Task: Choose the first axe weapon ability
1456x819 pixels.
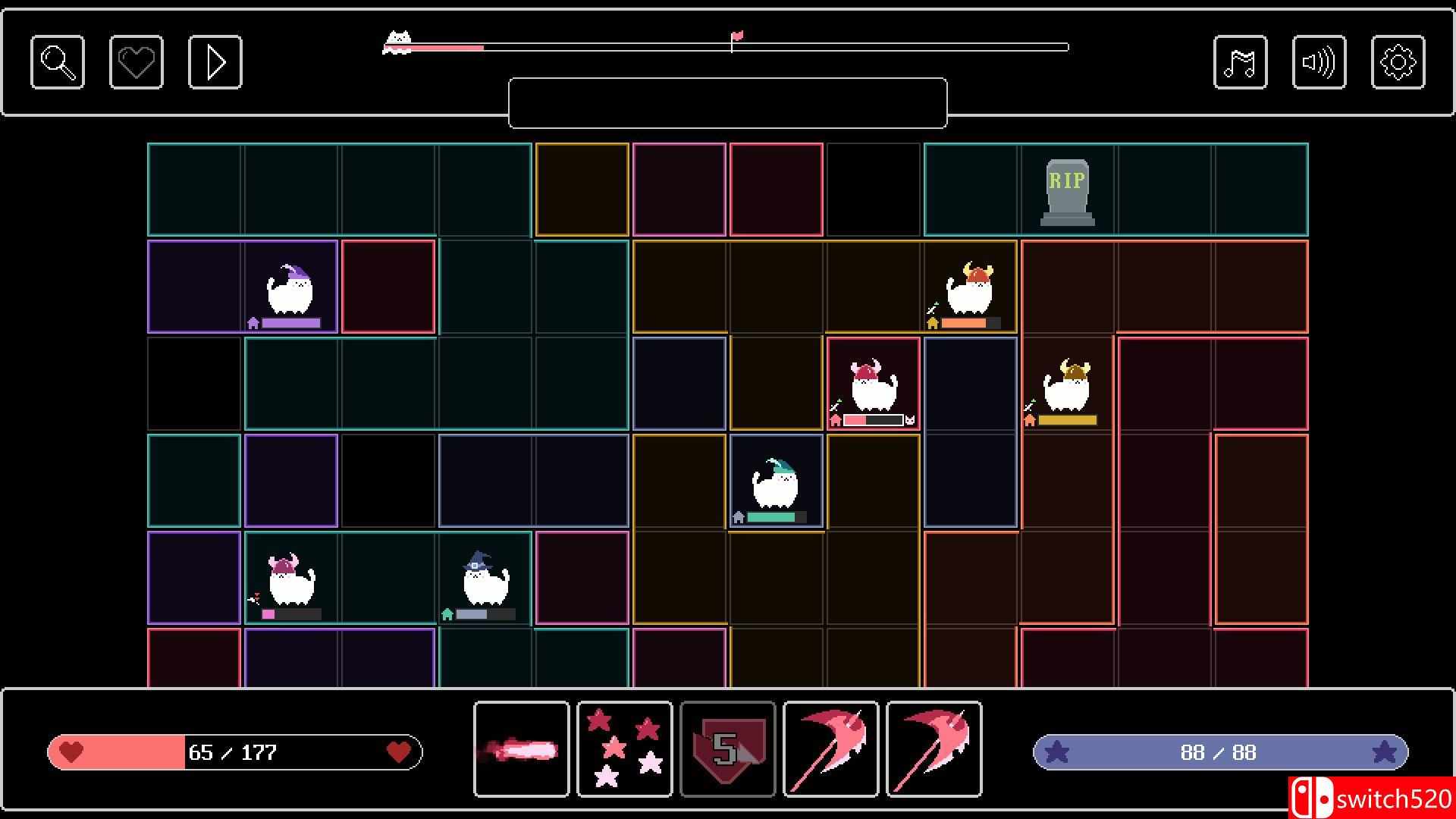Action: tap(830, 749)
